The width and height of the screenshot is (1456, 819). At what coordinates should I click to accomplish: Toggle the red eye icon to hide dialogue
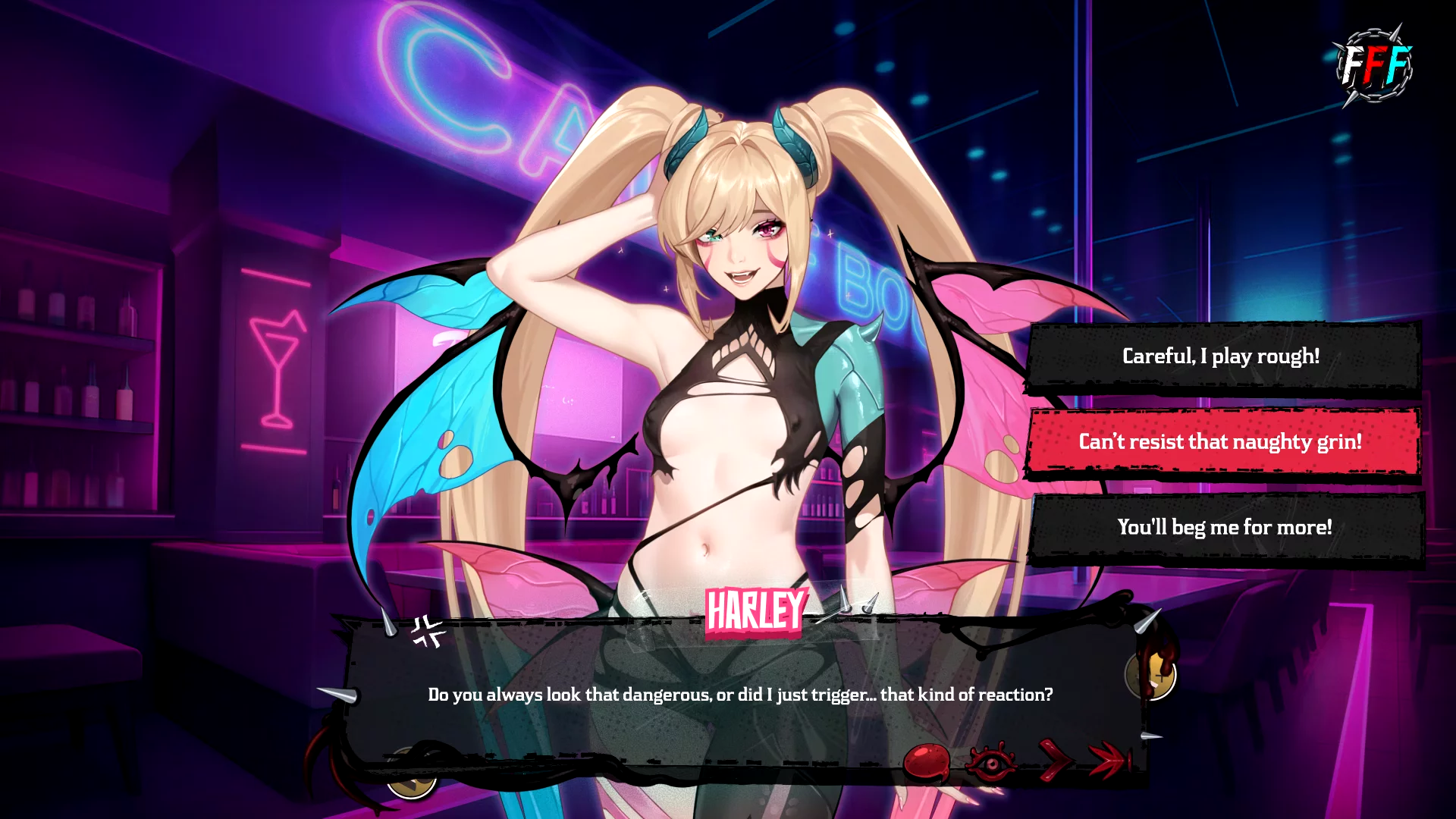coord(991,762)
